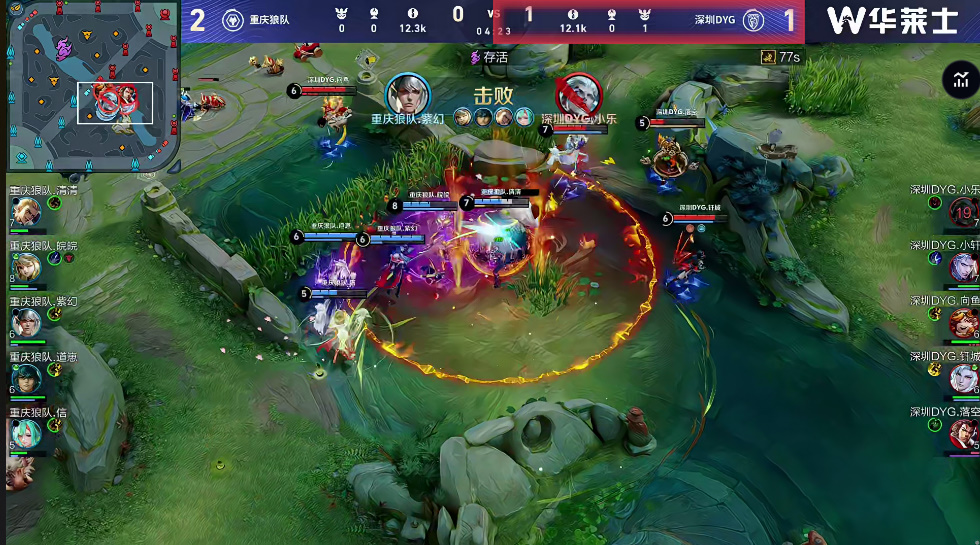Select player 重庆狼队.皖皖 portrait
The width and height of the screenshot is (980, 545).
[x=25, y=267]
